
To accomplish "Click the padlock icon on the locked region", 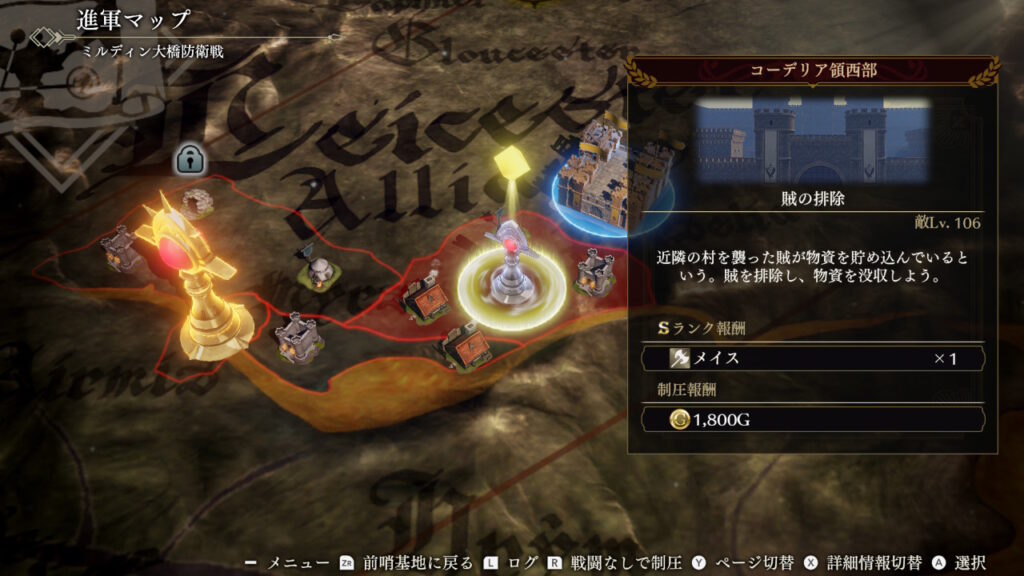I will pyautogui.click(x=188, y=158).
